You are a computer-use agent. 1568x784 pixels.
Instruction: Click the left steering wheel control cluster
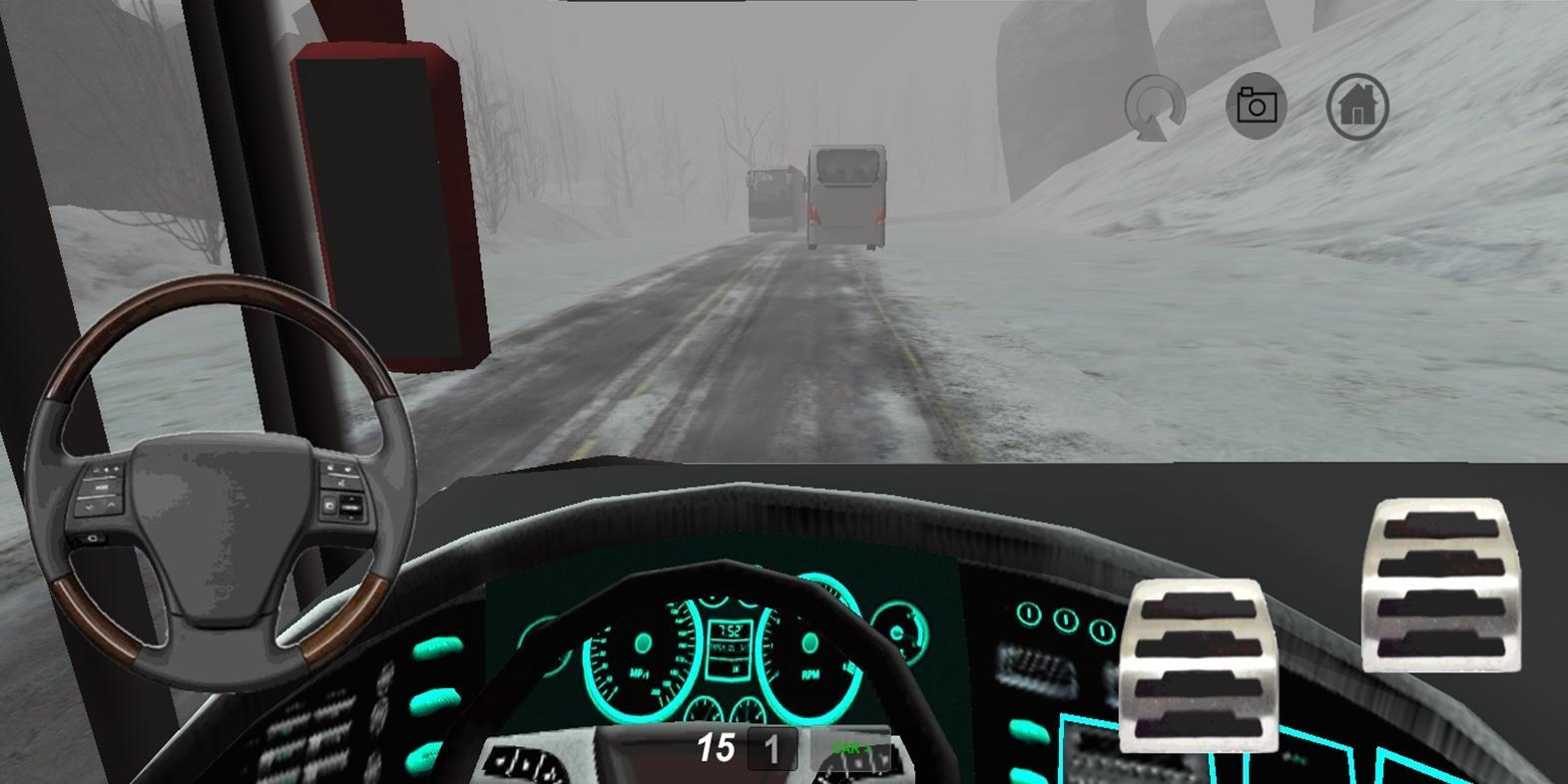[x=101, y=491]
